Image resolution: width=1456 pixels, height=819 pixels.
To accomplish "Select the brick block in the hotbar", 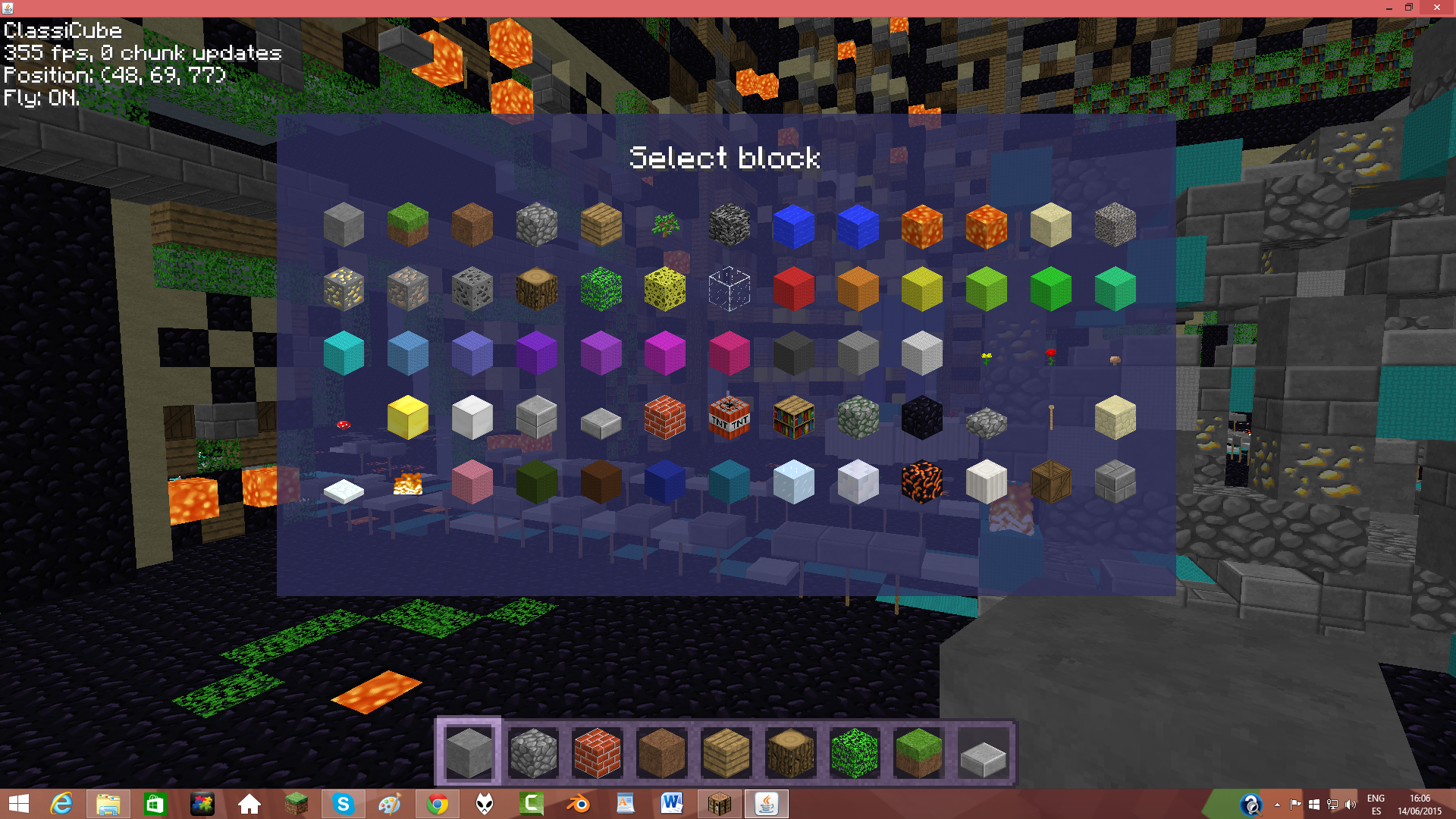I will tap(597, 752).
